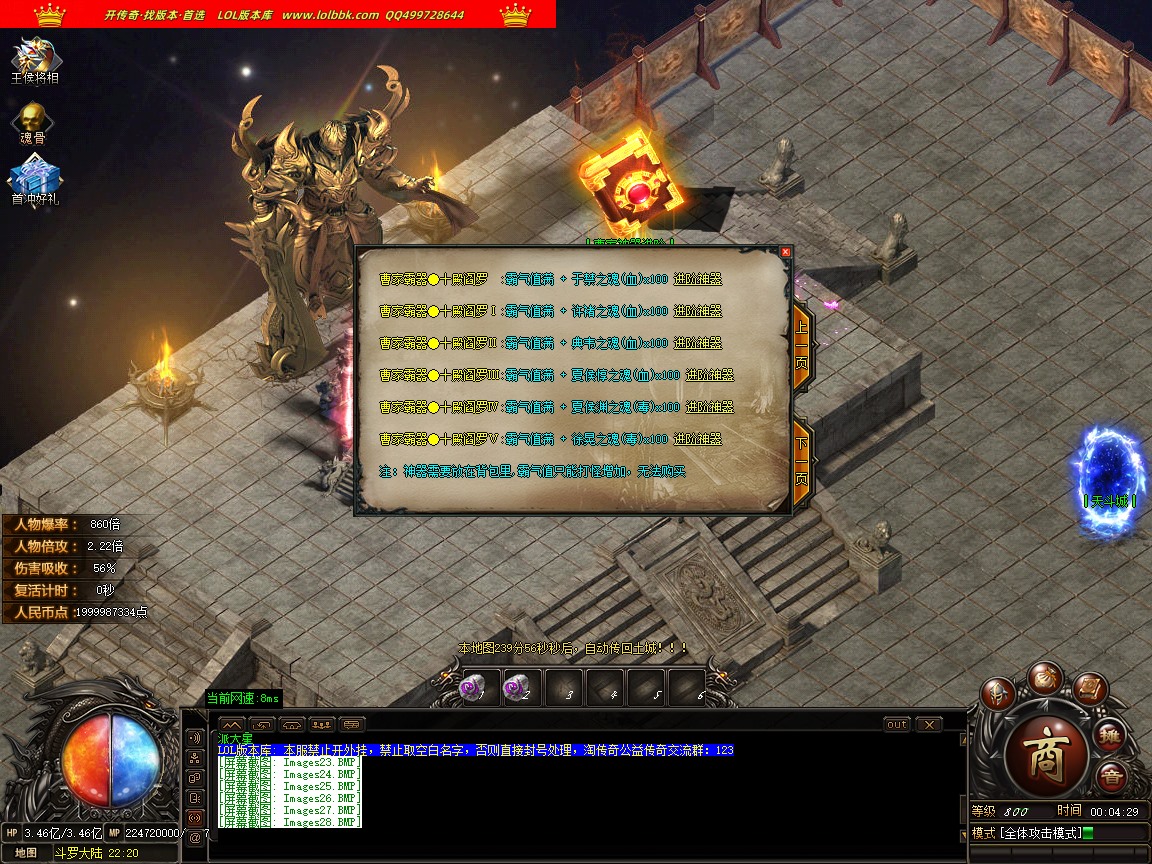1152x864 pixels.
Task: Click 进阶神器 link for 夏侯惇之魂 row
Action: 709,375
